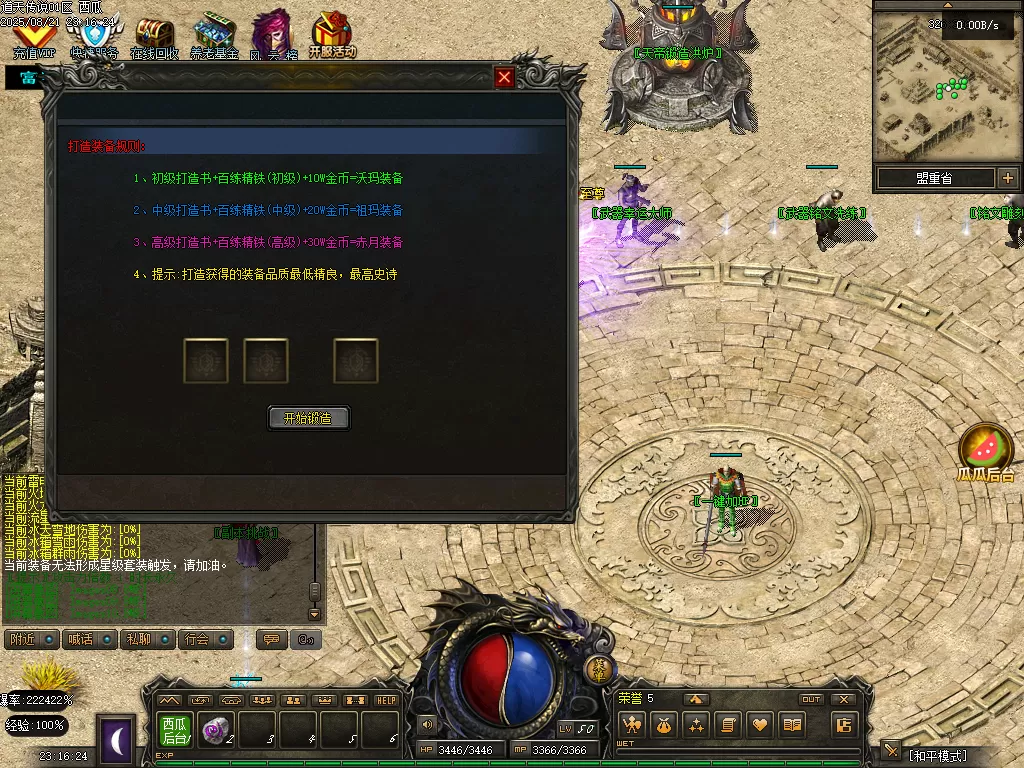This screenshot has height=768, width=1024.
Task: Open the 开服活动 gift box event
Action: pyautogui.click(x=332, y=36)
